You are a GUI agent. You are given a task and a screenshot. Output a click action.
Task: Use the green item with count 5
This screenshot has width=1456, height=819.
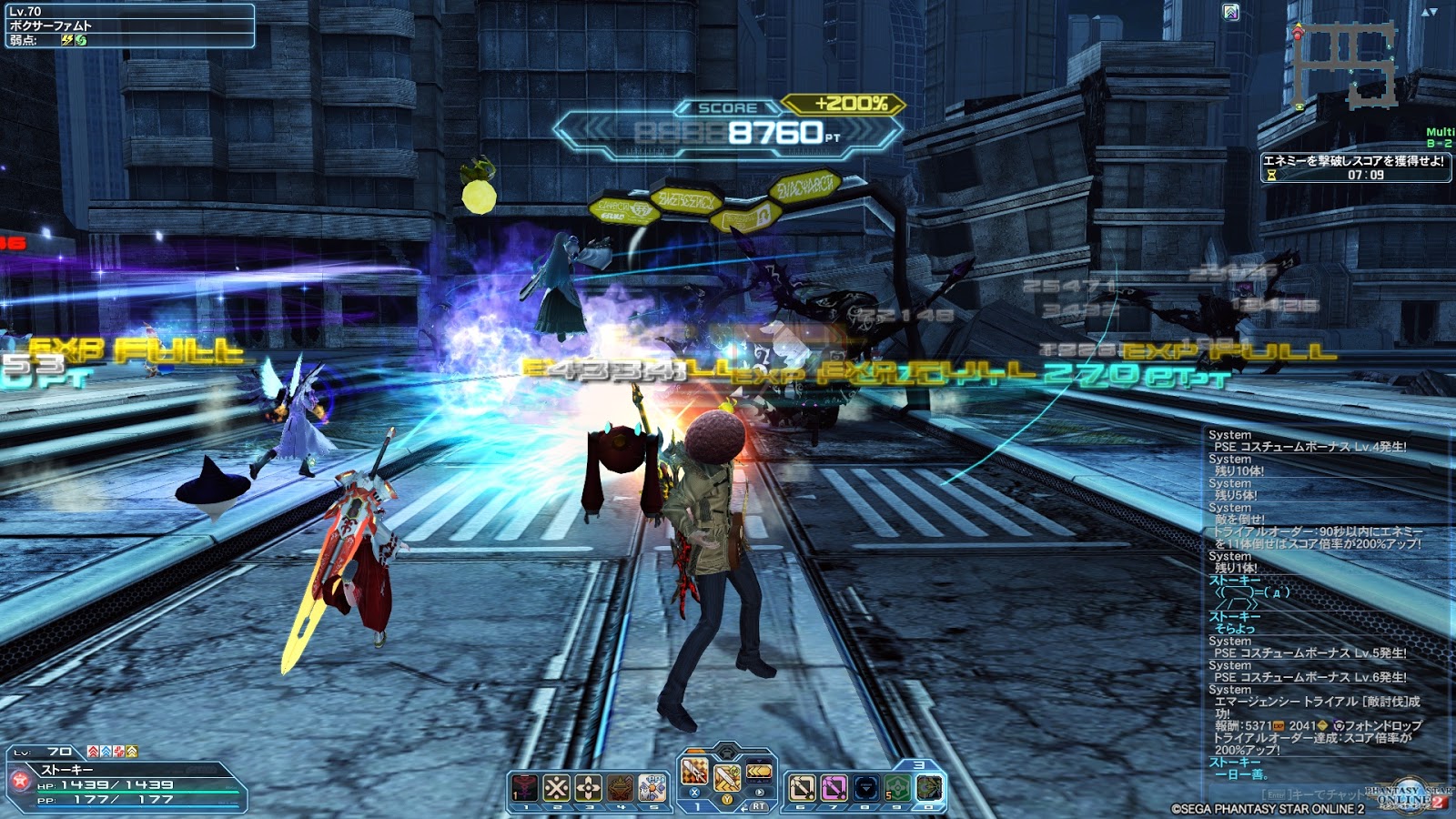click(x=897, y=787)
